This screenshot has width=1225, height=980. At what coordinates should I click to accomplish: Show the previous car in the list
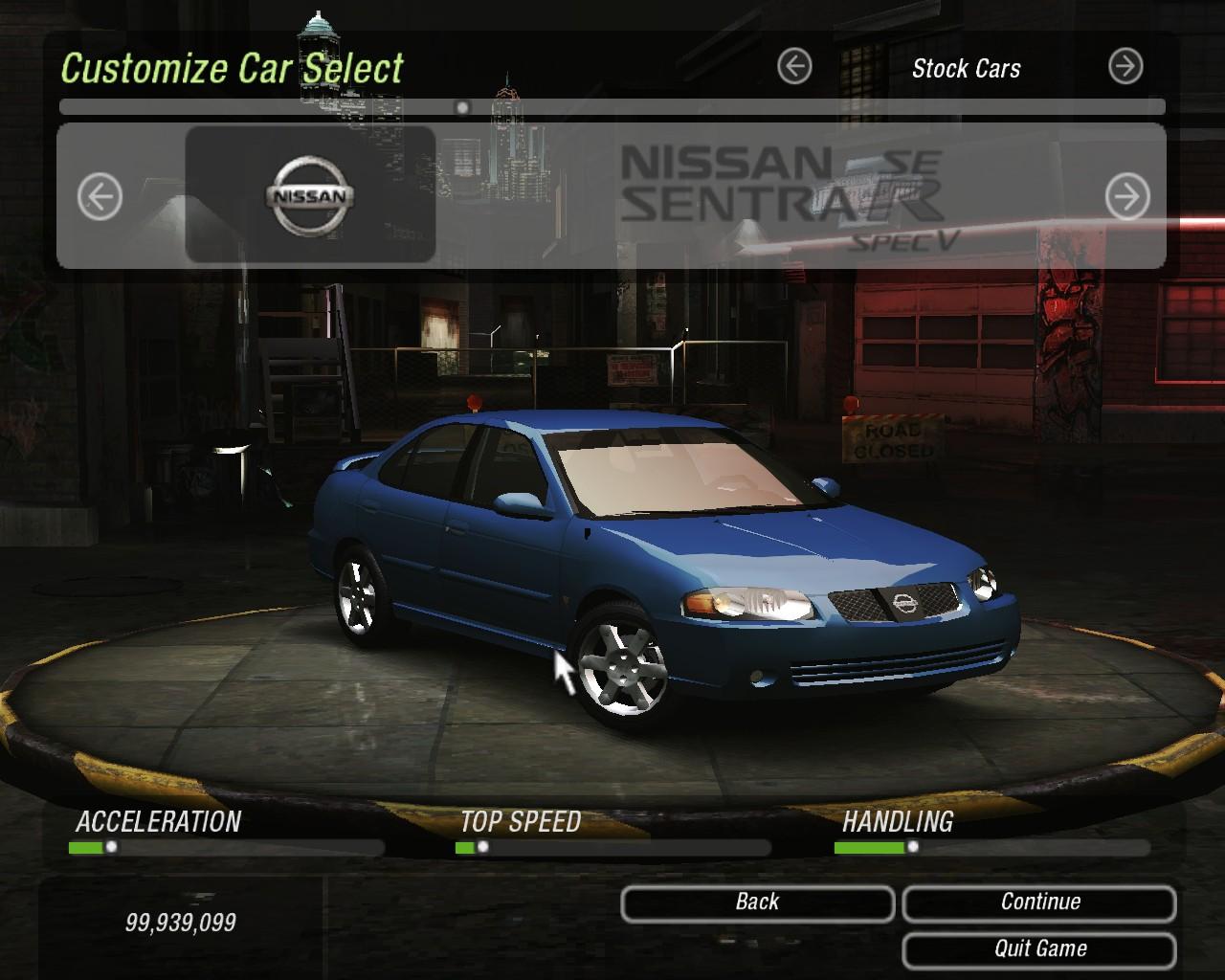[x=100, y=197]
